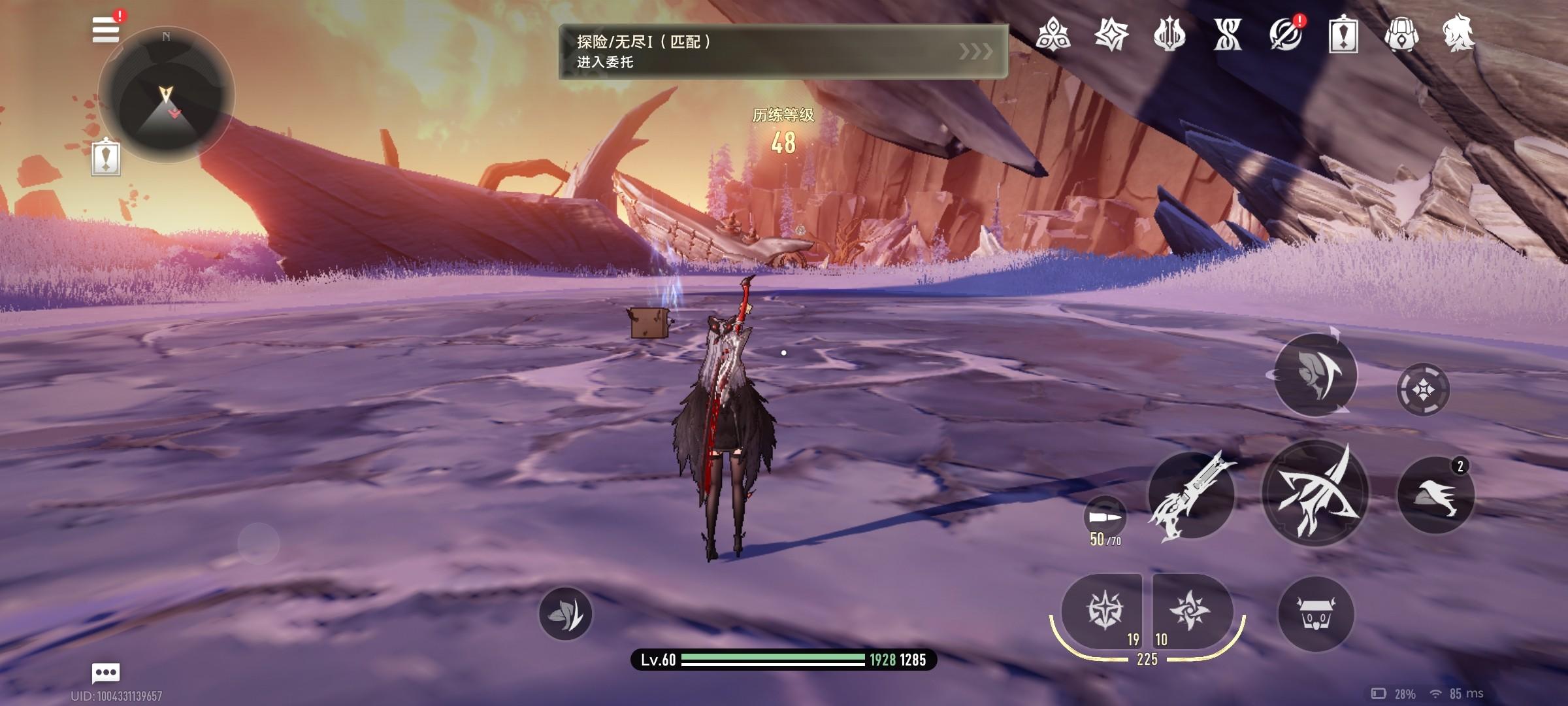
Task: Fire the ranged gun weapon button
Action: pyautogui.click(x=1191, y=495)
